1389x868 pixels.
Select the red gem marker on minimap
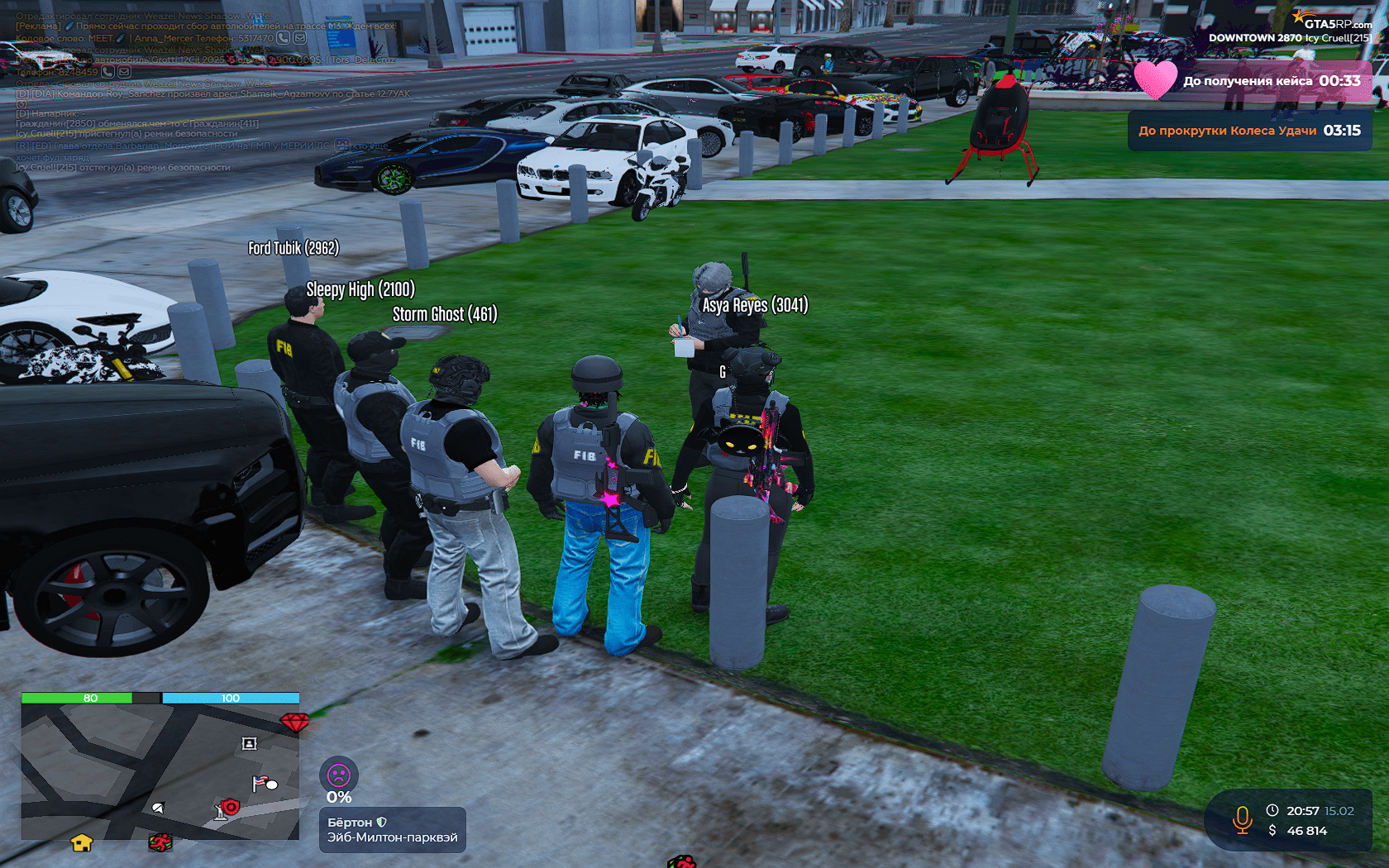click(294, 722)
